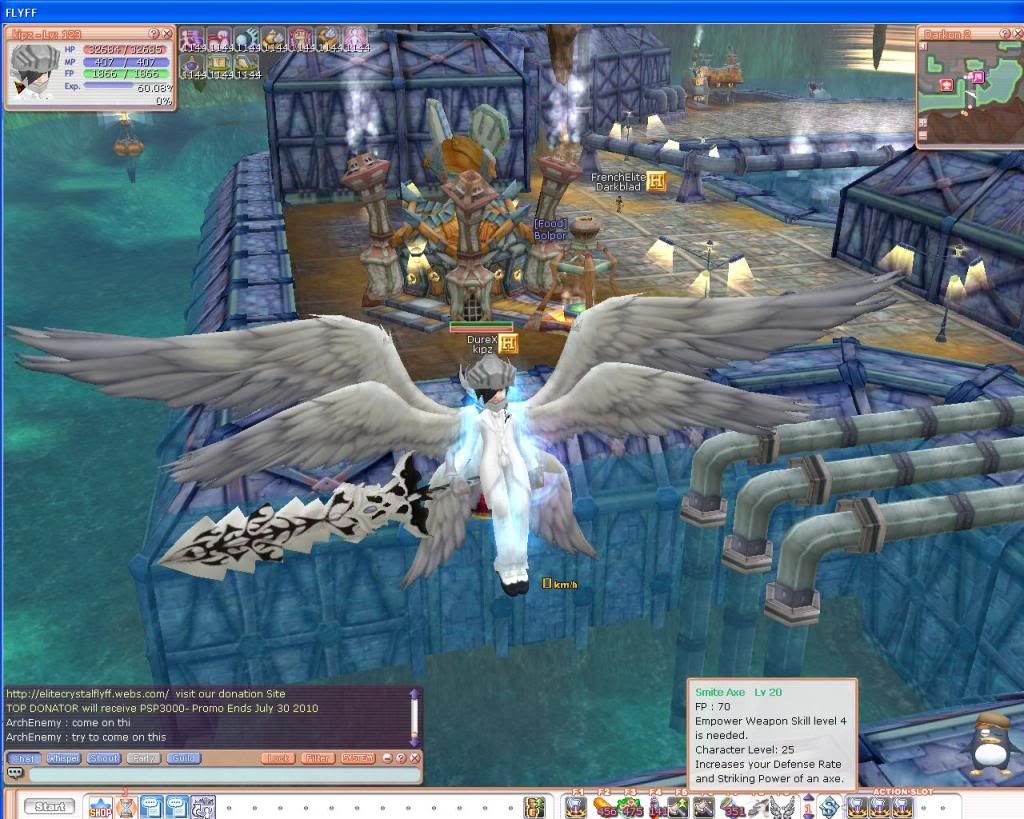This screenshot has width=1024, height=819.
Task: Use the F2 hotbar item with count 56
Action: coord(604,806)
